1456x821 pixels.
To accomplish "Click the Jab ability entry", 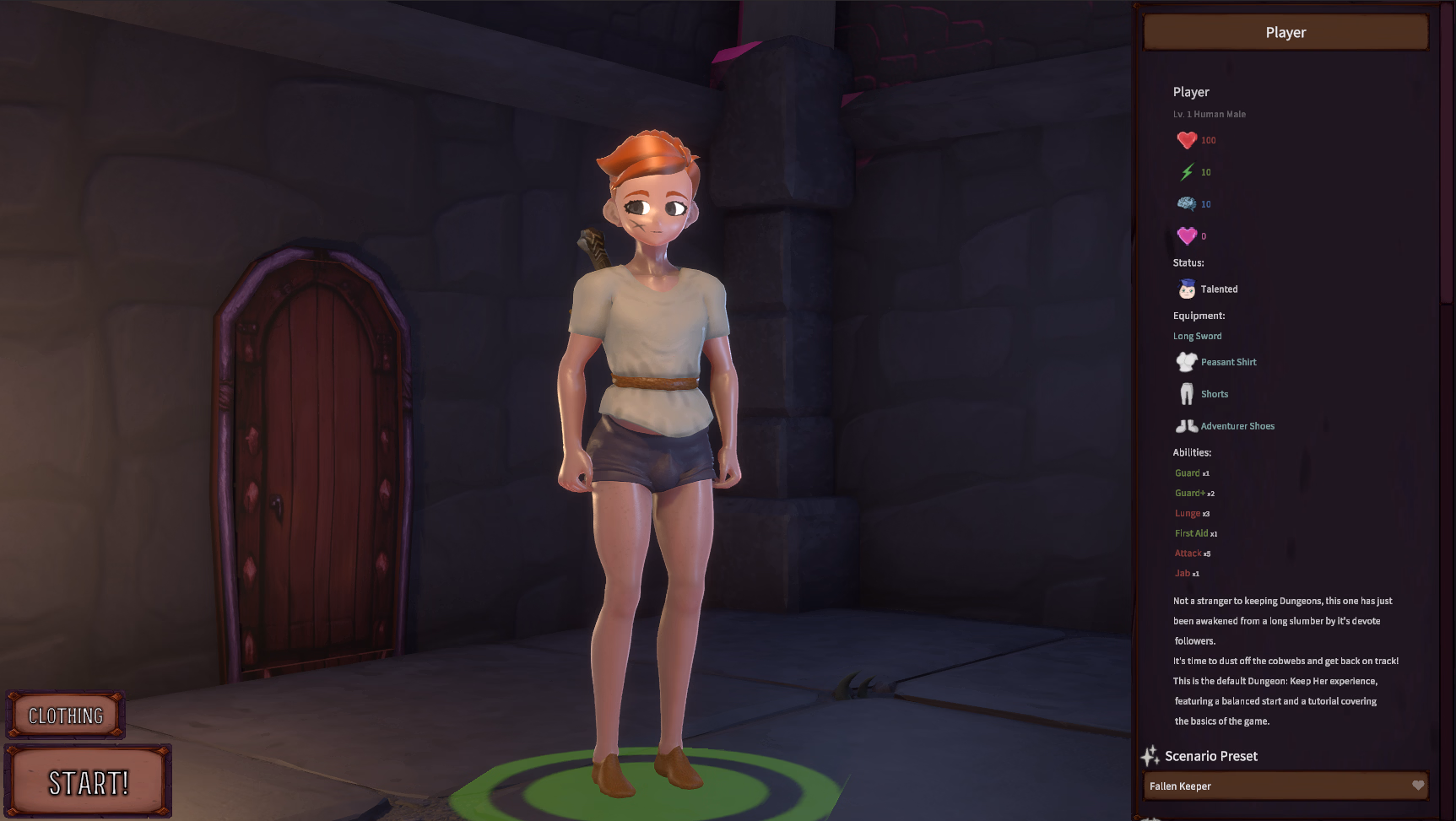I will click(x=1183, y=574).
